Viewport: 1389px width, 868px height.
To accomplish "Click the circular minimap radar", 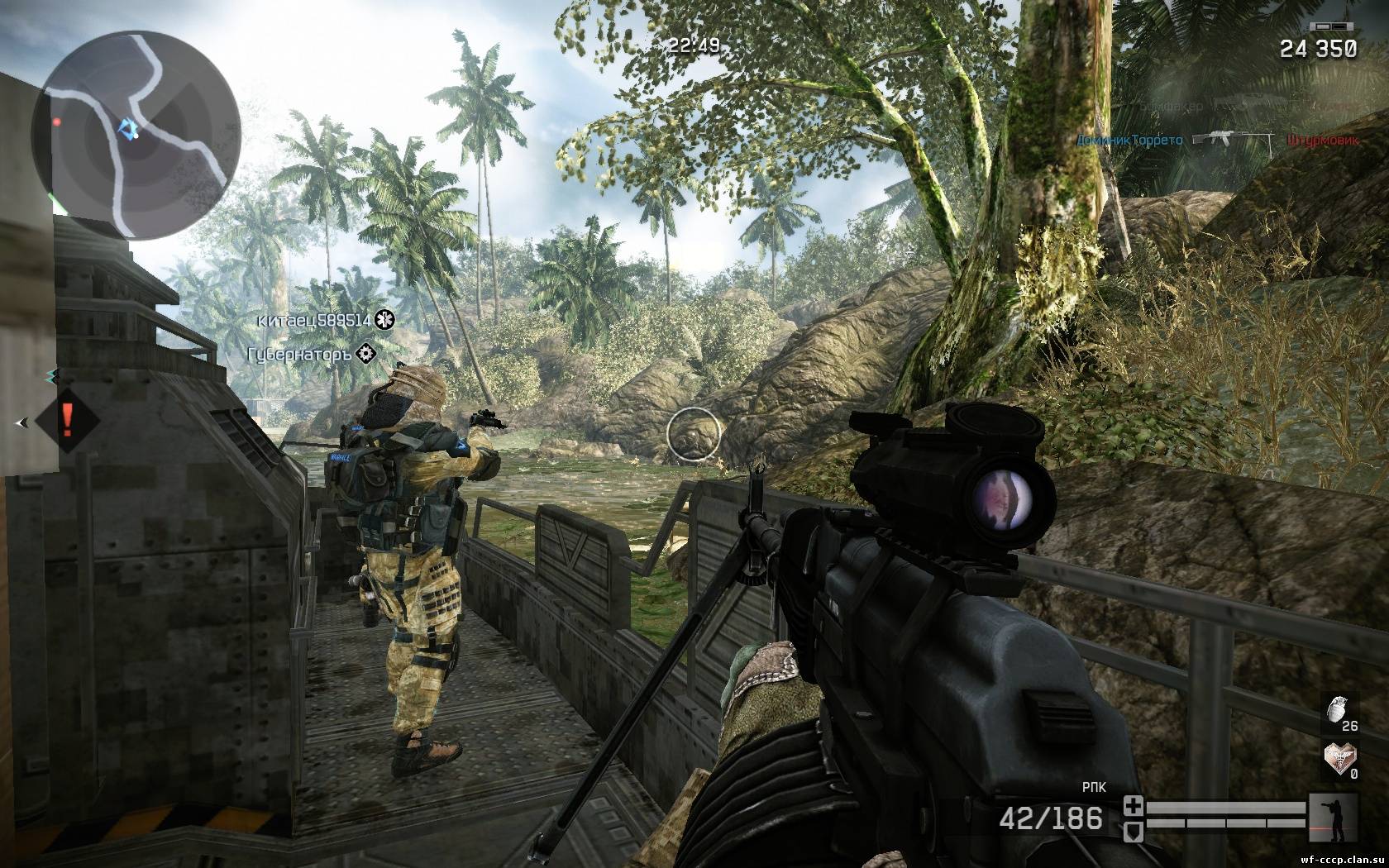I will point(136,134).
